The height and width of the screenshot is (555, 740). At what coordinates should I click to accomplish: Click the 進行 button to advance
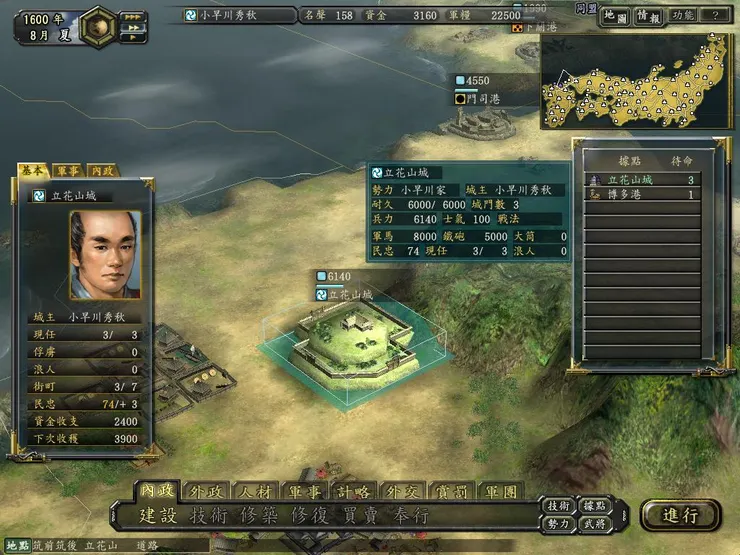pos(680,515)
